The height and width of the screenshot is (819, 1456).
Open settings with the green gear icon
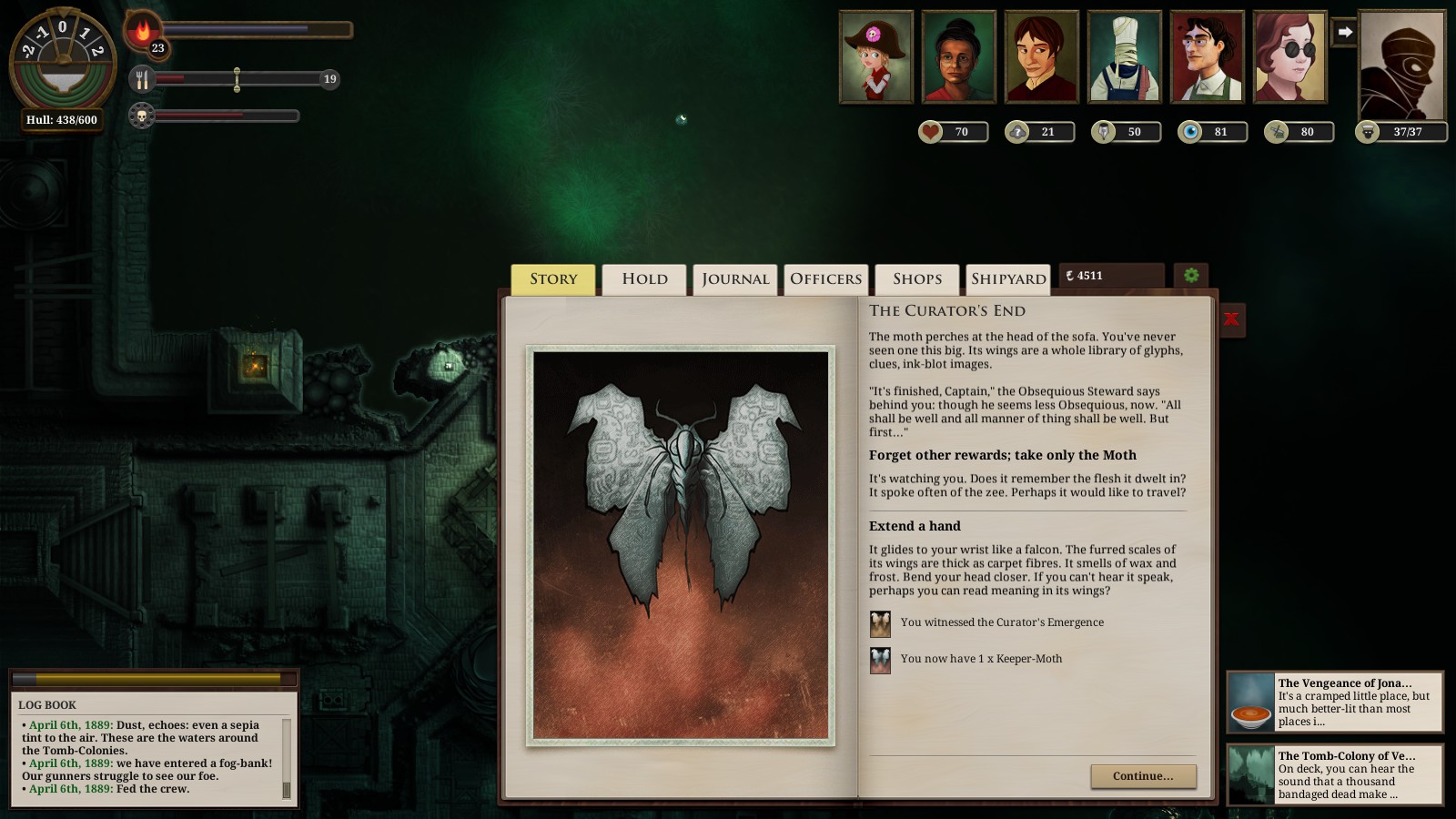(1191, 276)
